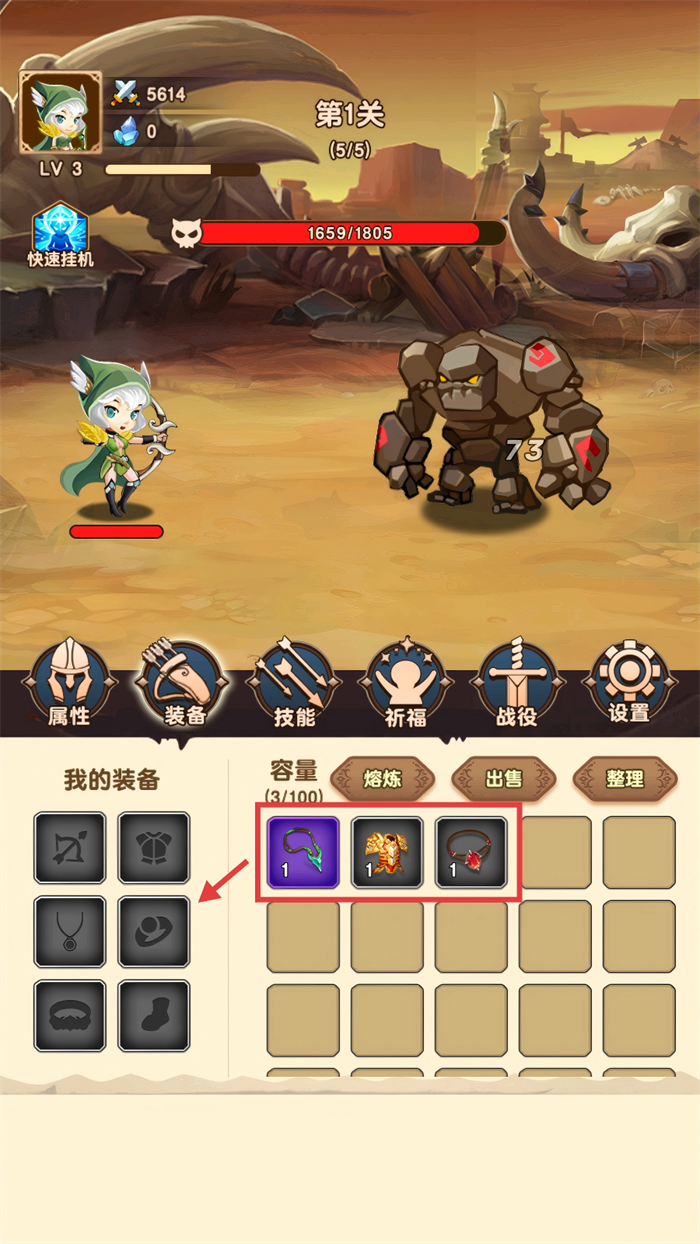
Task: Tap the 熔炼 smelt button
Action: pos(382,778)
